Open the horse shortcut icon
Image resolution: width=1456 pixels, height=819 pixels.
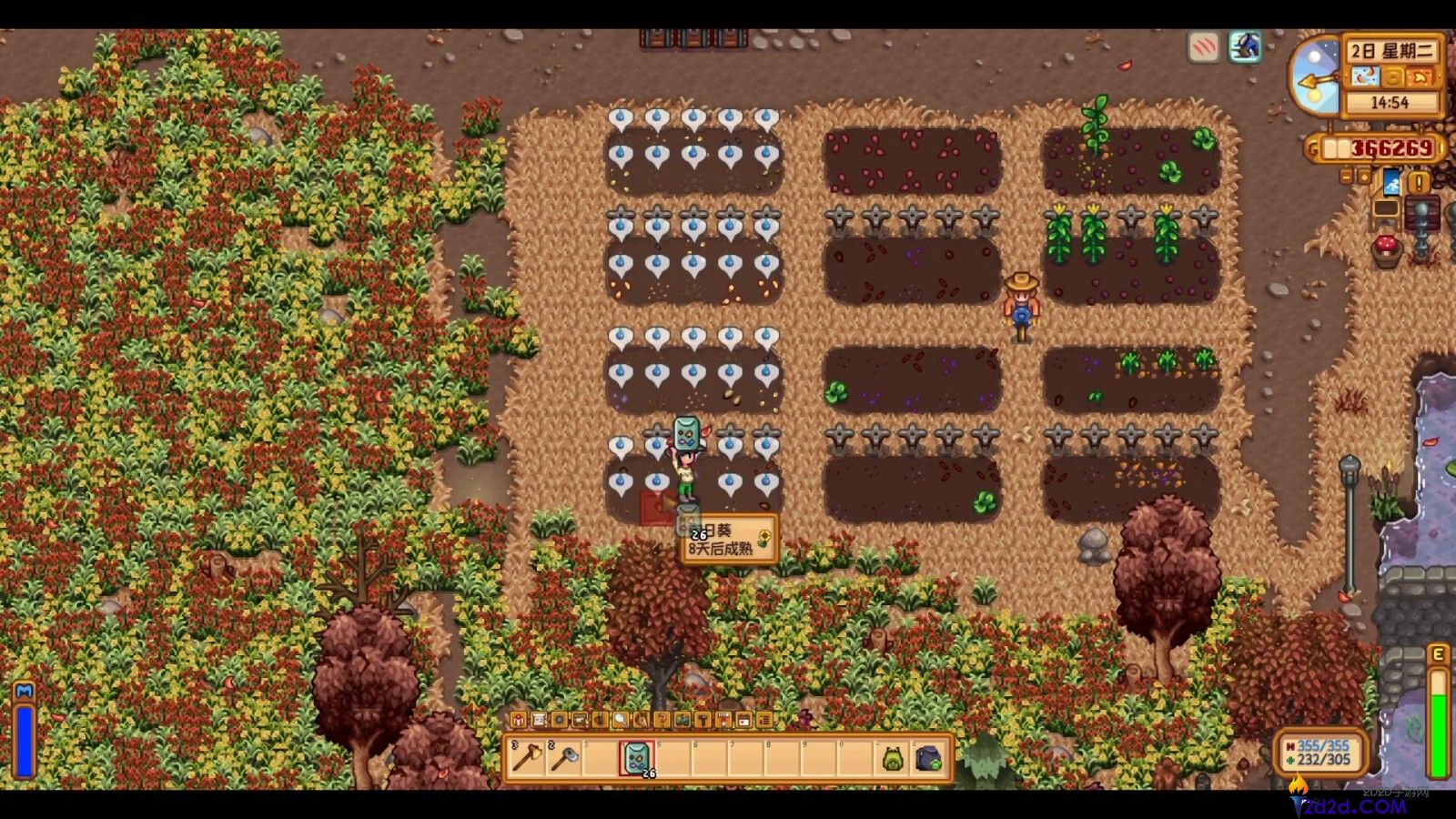click(x=642, y=720)
